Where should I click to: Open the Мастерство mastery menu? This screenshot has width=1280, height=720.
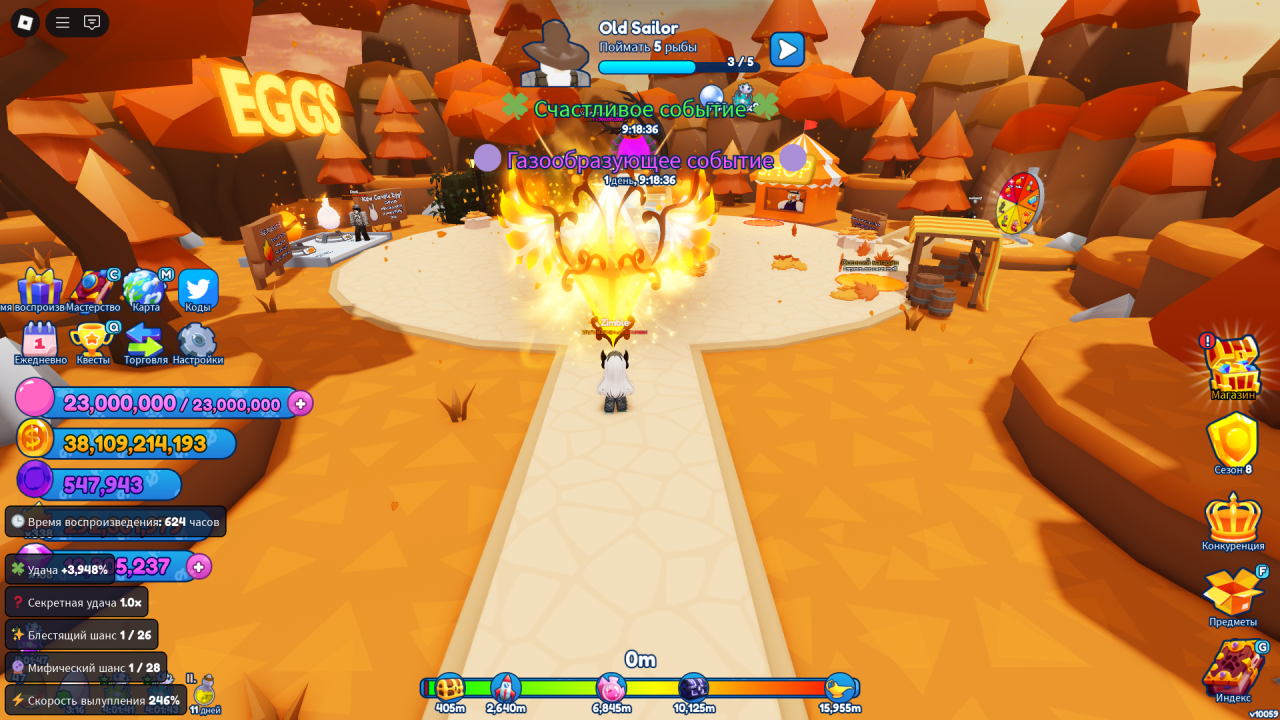tap(93, 288)
